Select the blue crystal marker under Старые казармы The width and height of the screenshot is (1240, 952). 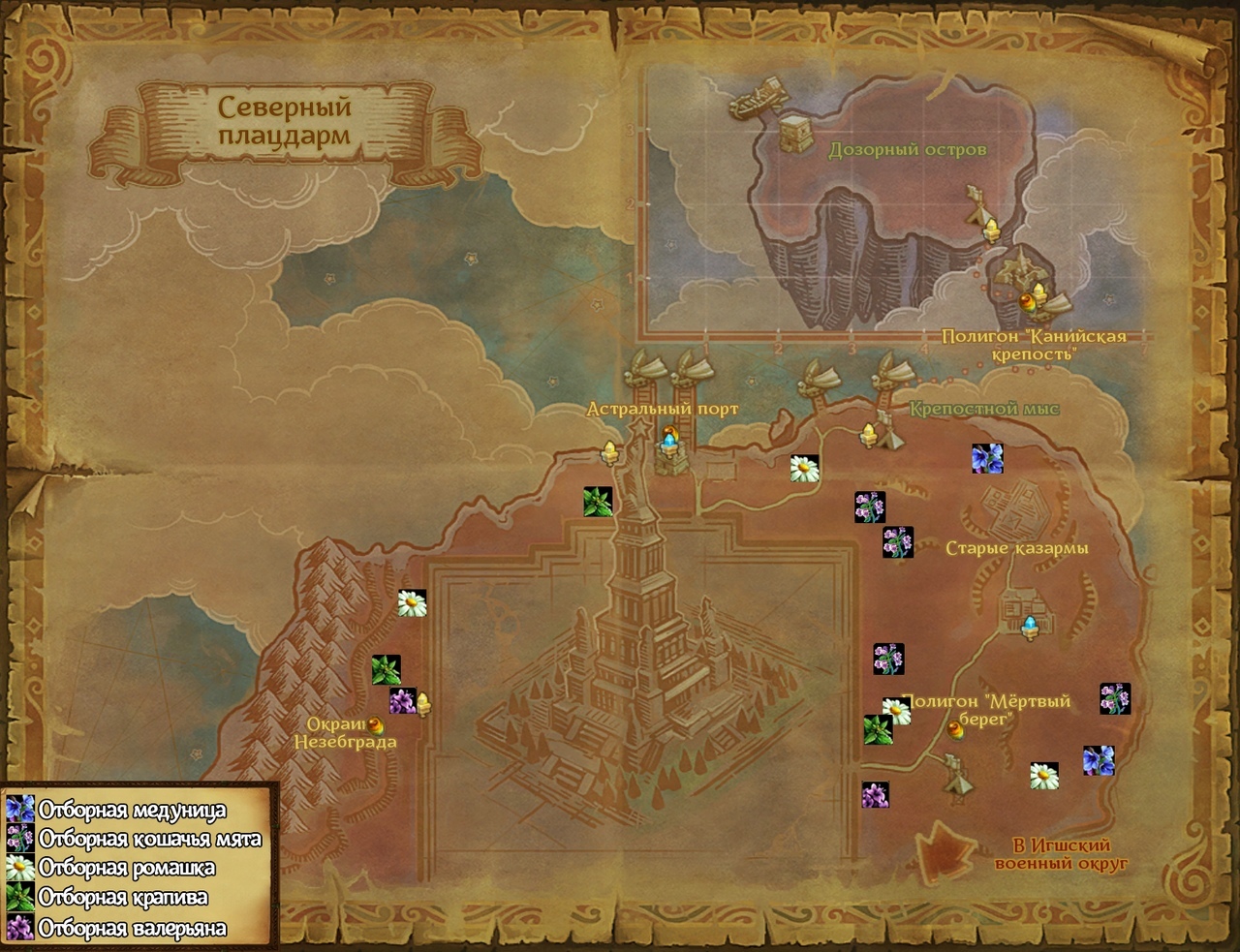(1030, 627)
